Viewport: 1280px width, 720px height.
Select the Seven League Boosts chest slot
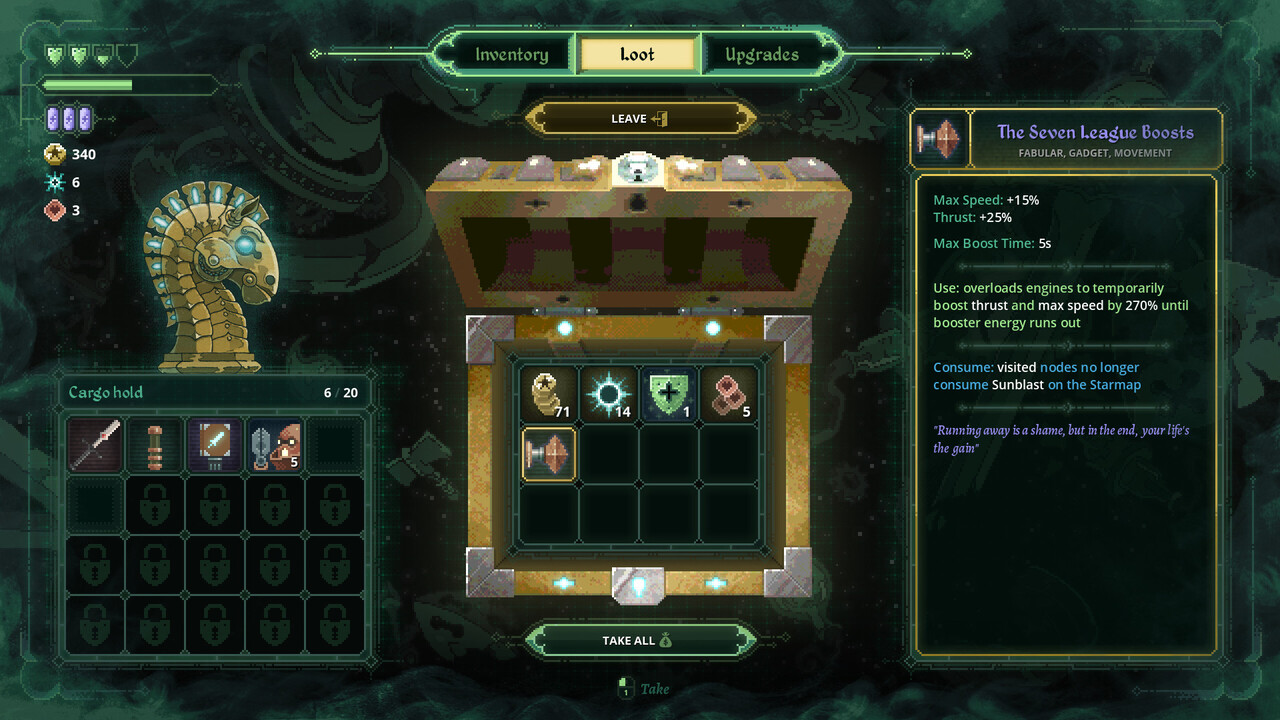[549, 454]
